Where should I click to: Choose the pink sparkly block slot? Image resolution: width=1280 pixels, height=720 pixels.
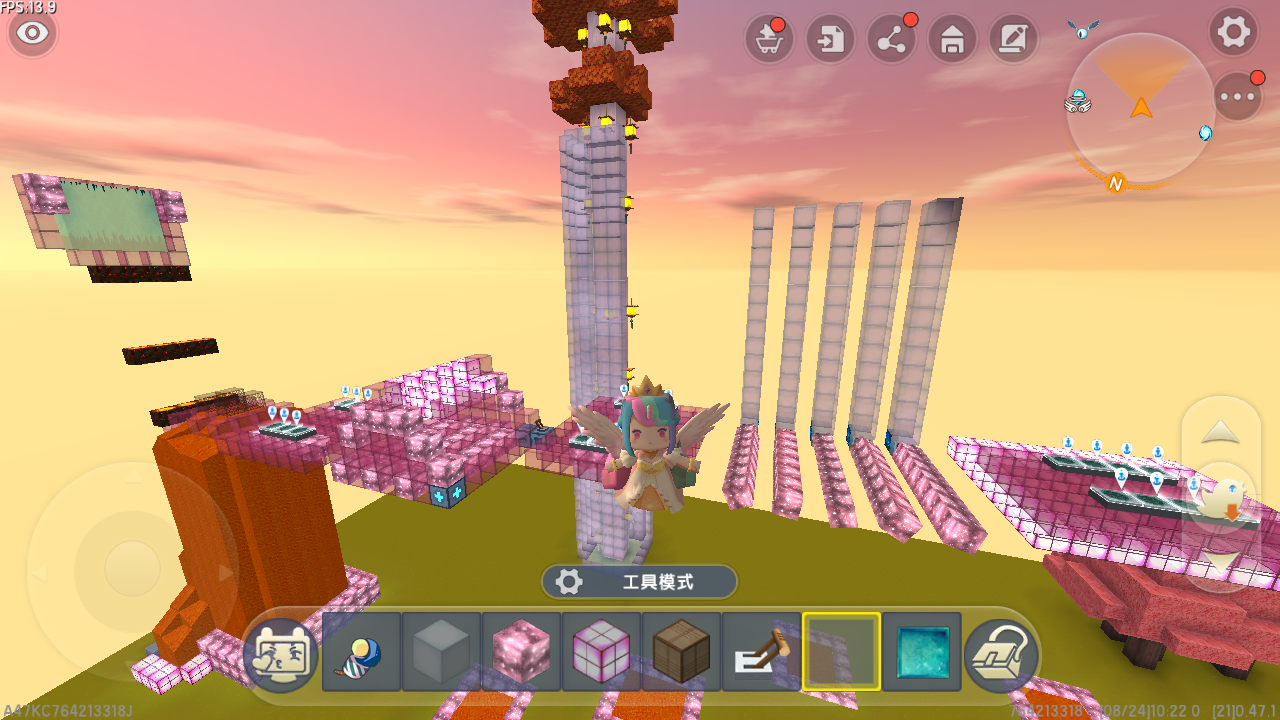tap(521, 652)
